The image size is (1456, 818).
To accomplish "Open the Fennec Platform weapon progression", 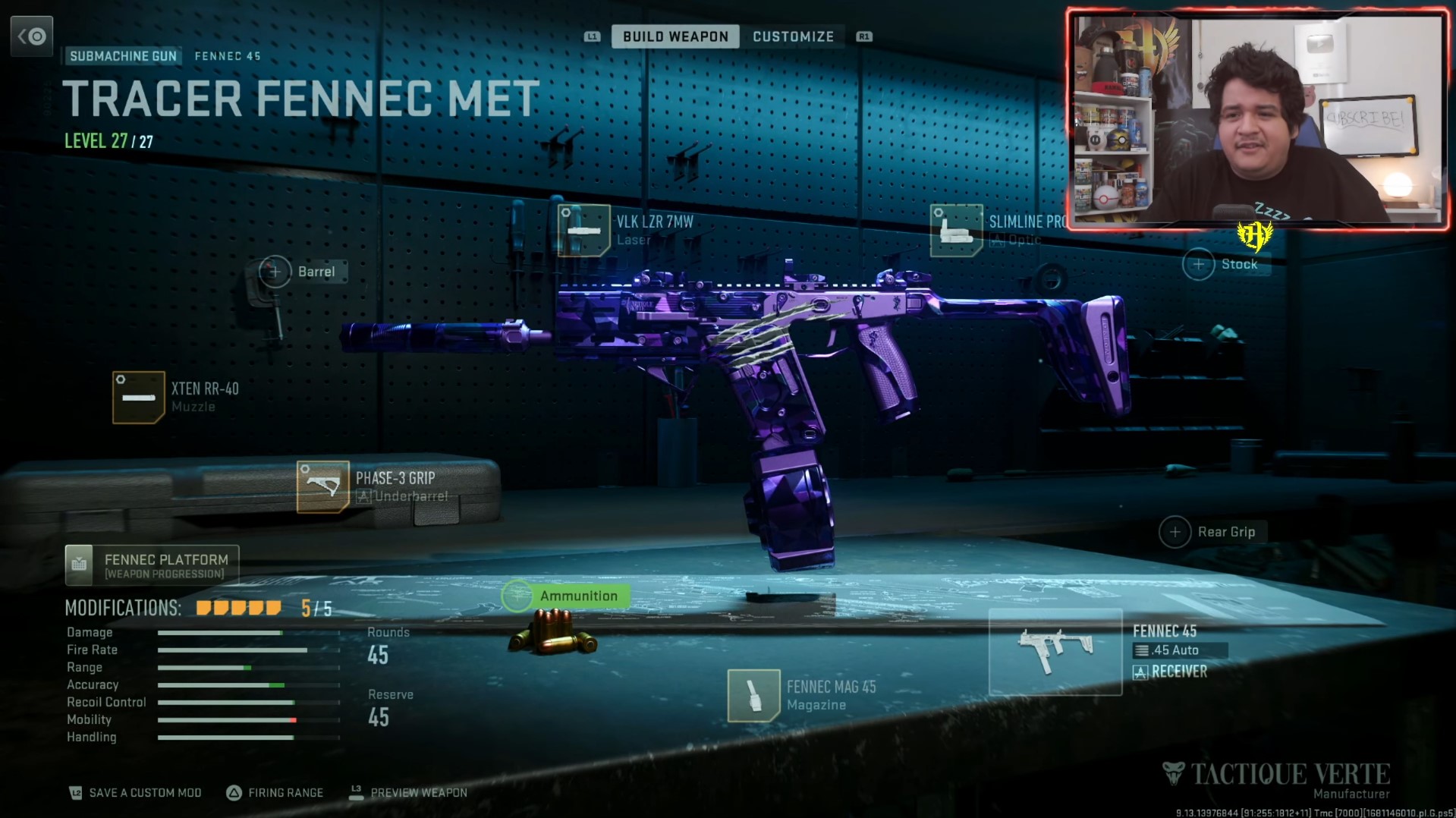I will (x=151, y=565).
